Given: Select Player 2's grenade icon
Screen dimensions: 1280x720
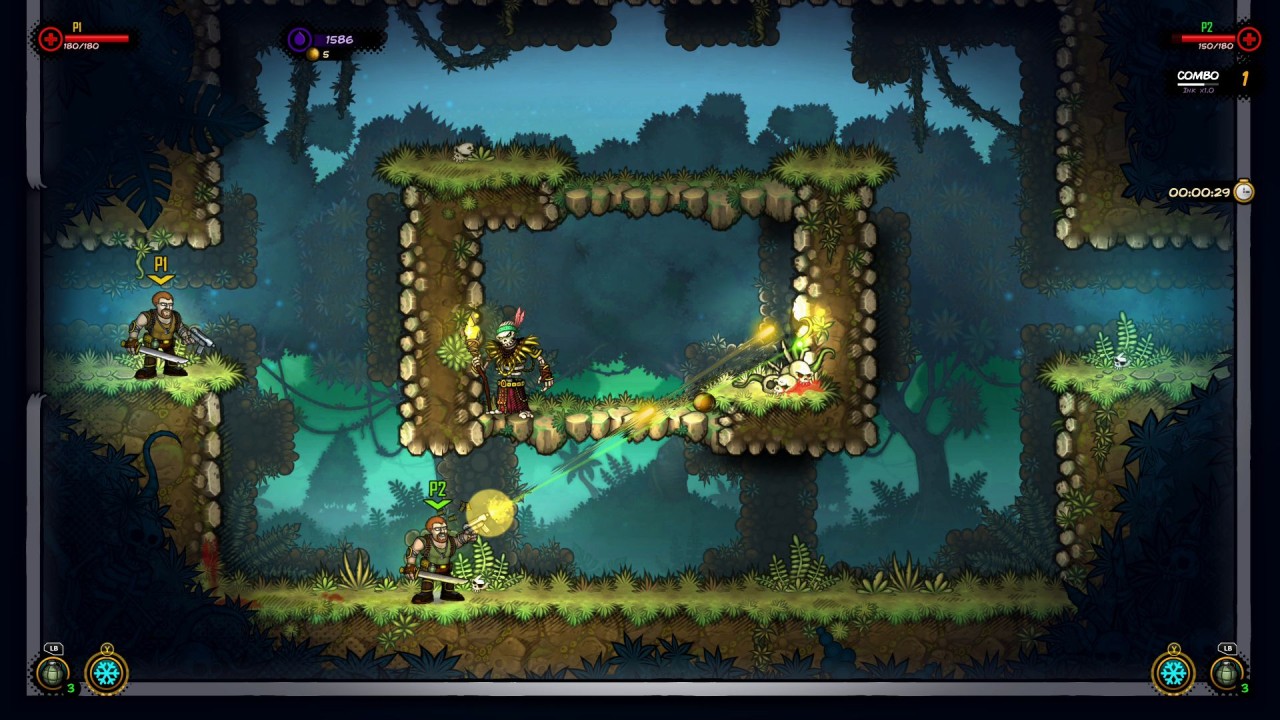Looking at the screenshot, I should pos(1227,673).
